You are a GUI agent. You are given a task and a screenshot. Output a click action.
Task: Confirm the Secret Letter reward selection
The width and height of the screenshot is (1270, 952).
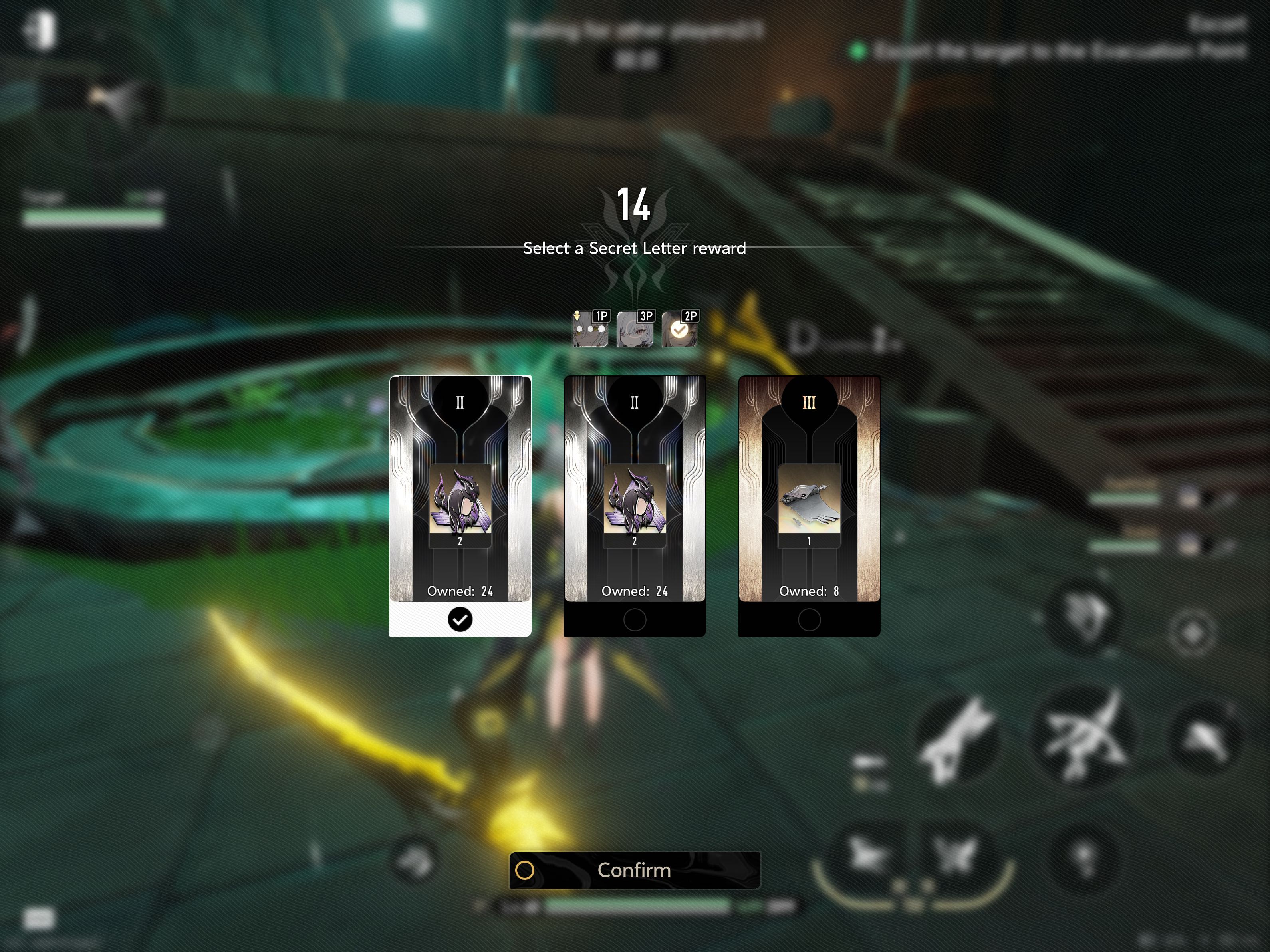tap(635, 870)
